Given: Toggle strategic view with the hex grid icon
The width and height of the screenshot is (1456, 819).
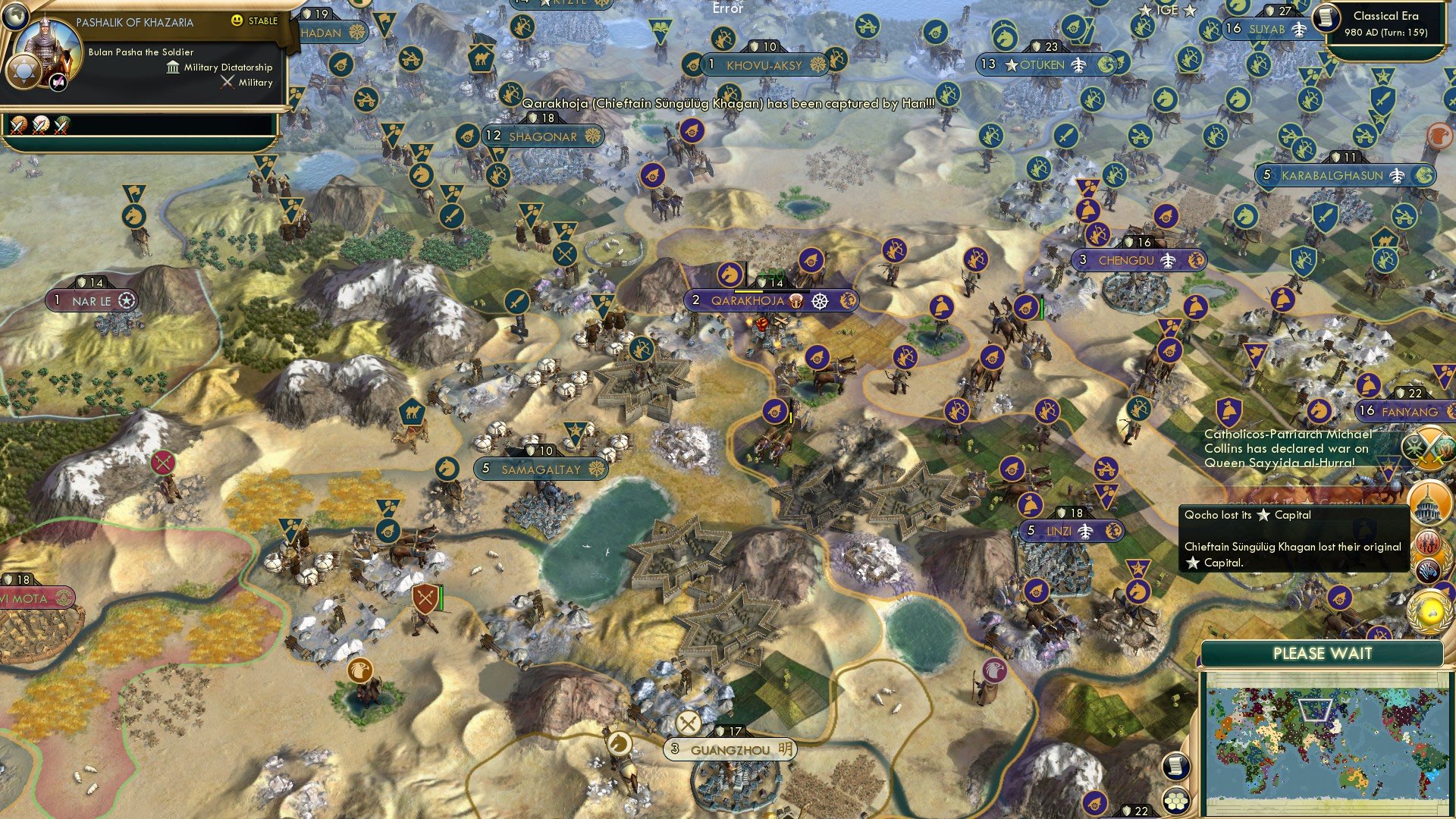Looking at the screenshot, I should point(1175,801).
